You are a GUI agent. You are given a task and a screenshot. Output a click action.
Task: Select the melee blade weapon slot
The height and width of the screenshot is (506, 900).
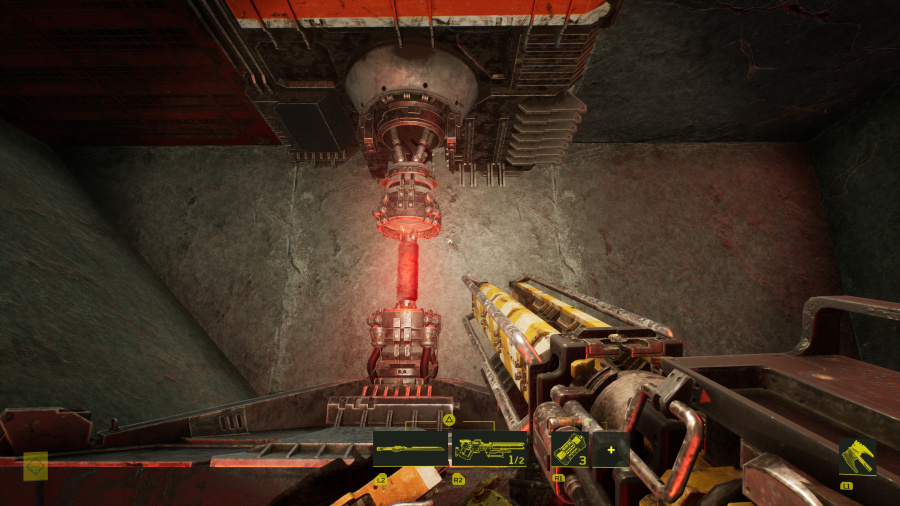pyautogui.click(x=410, y=449)
